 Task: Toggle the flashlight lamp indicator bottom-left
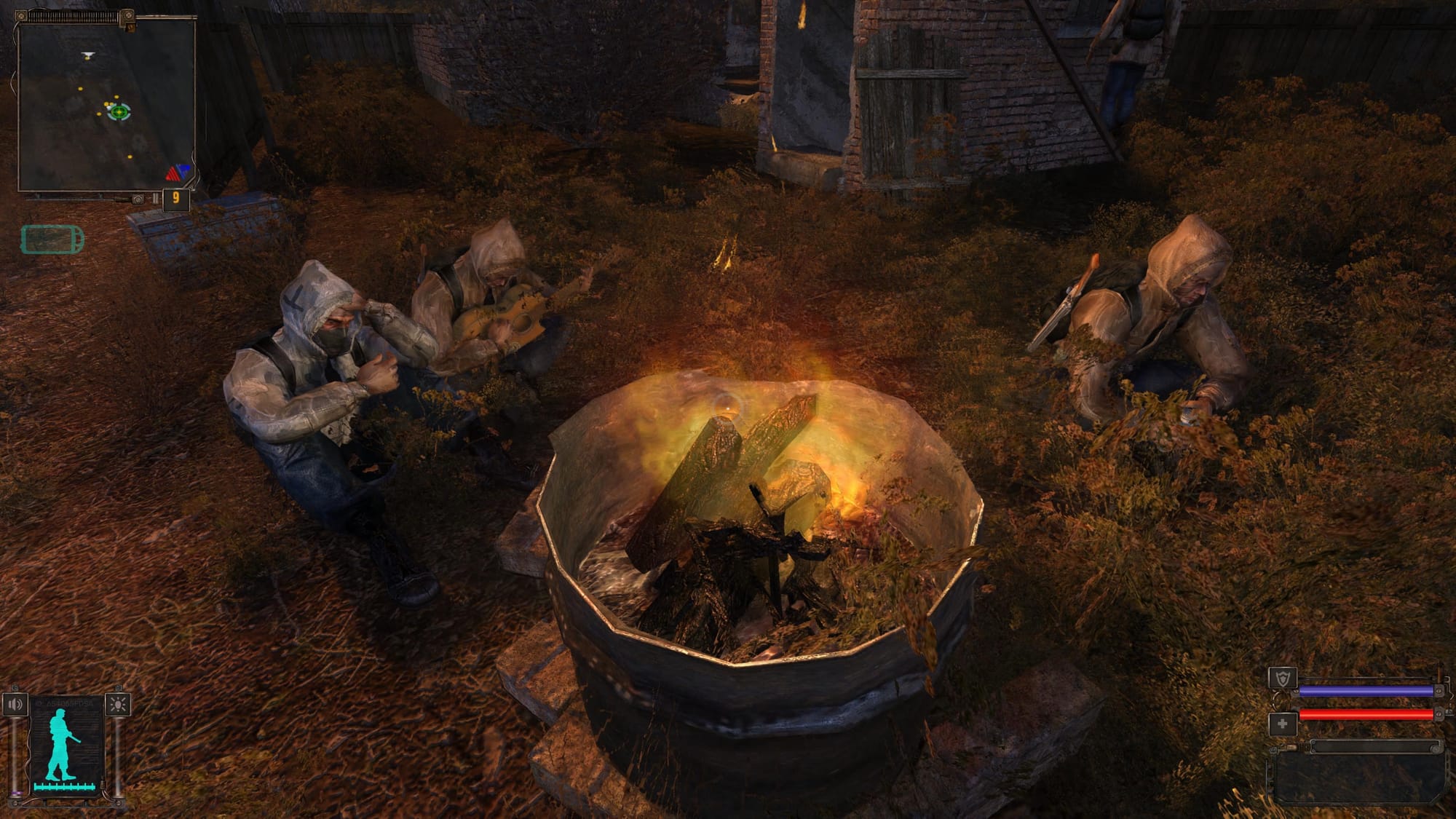pyautogui.click(x=118, y=704)
